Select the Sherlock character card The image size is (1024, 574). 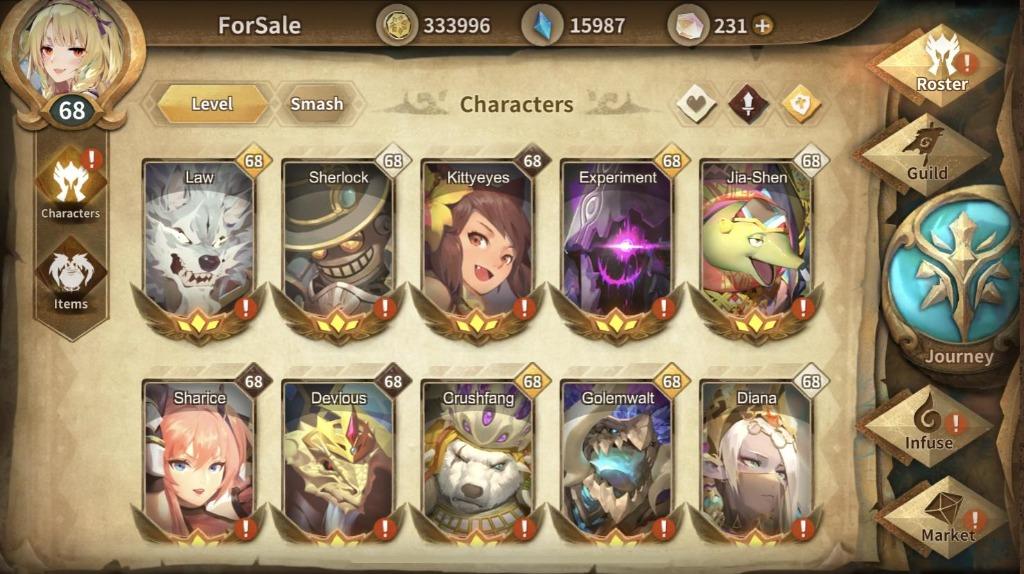click(338, 240)
